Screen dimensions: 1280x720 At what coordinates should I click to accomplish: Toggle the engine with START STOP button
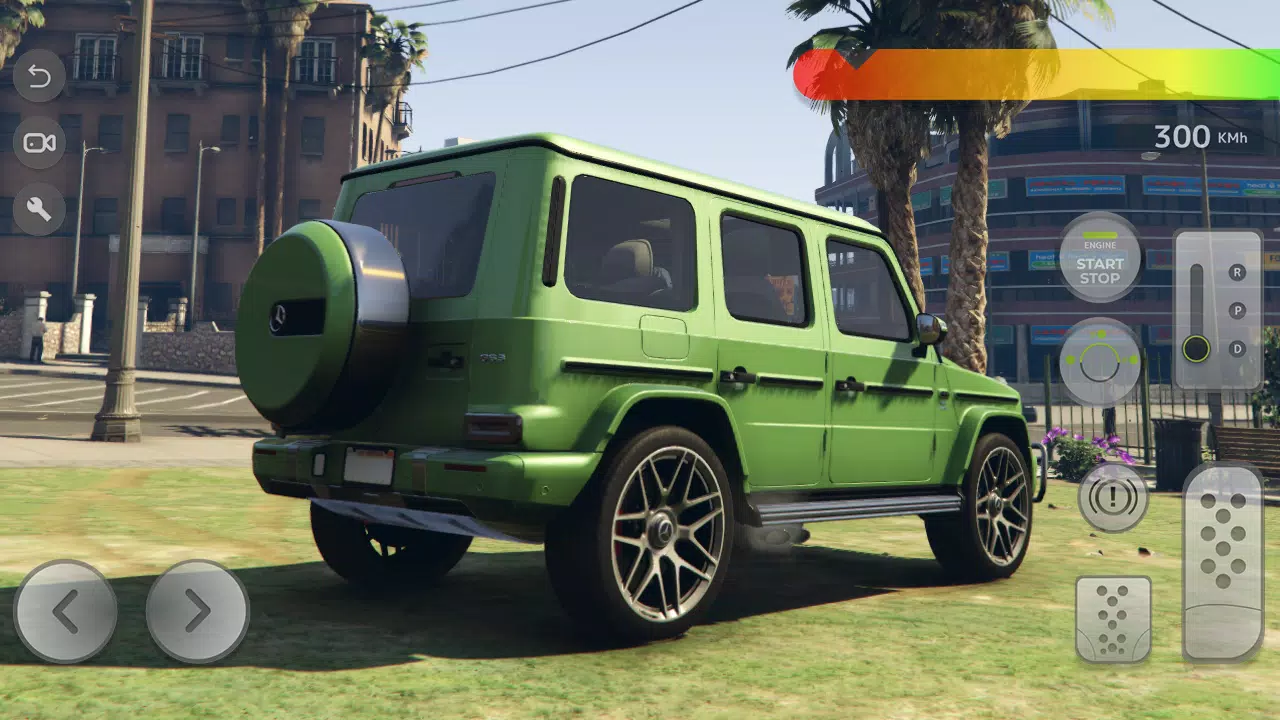pos(1100,271)
